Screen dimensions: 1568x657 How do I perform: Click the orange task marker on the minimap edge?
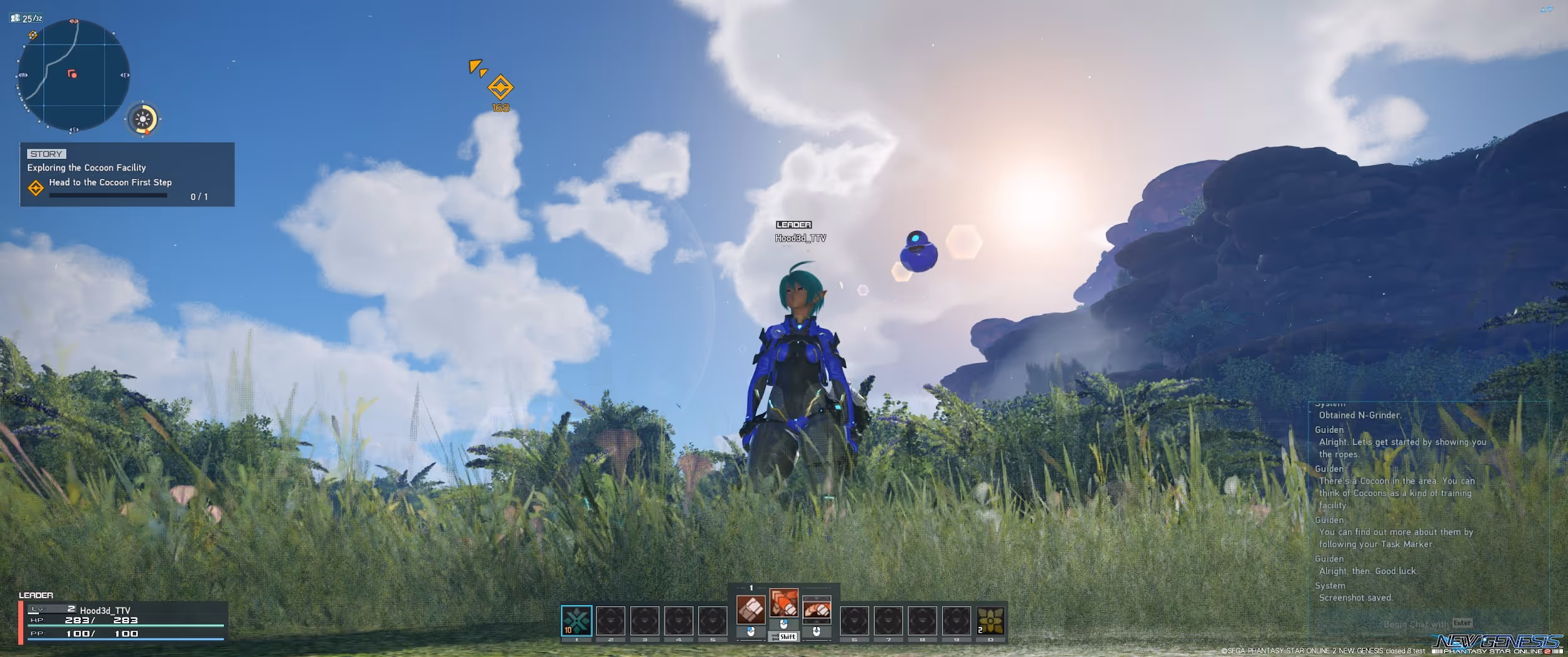pyautogui.click(x=33, y=35)
